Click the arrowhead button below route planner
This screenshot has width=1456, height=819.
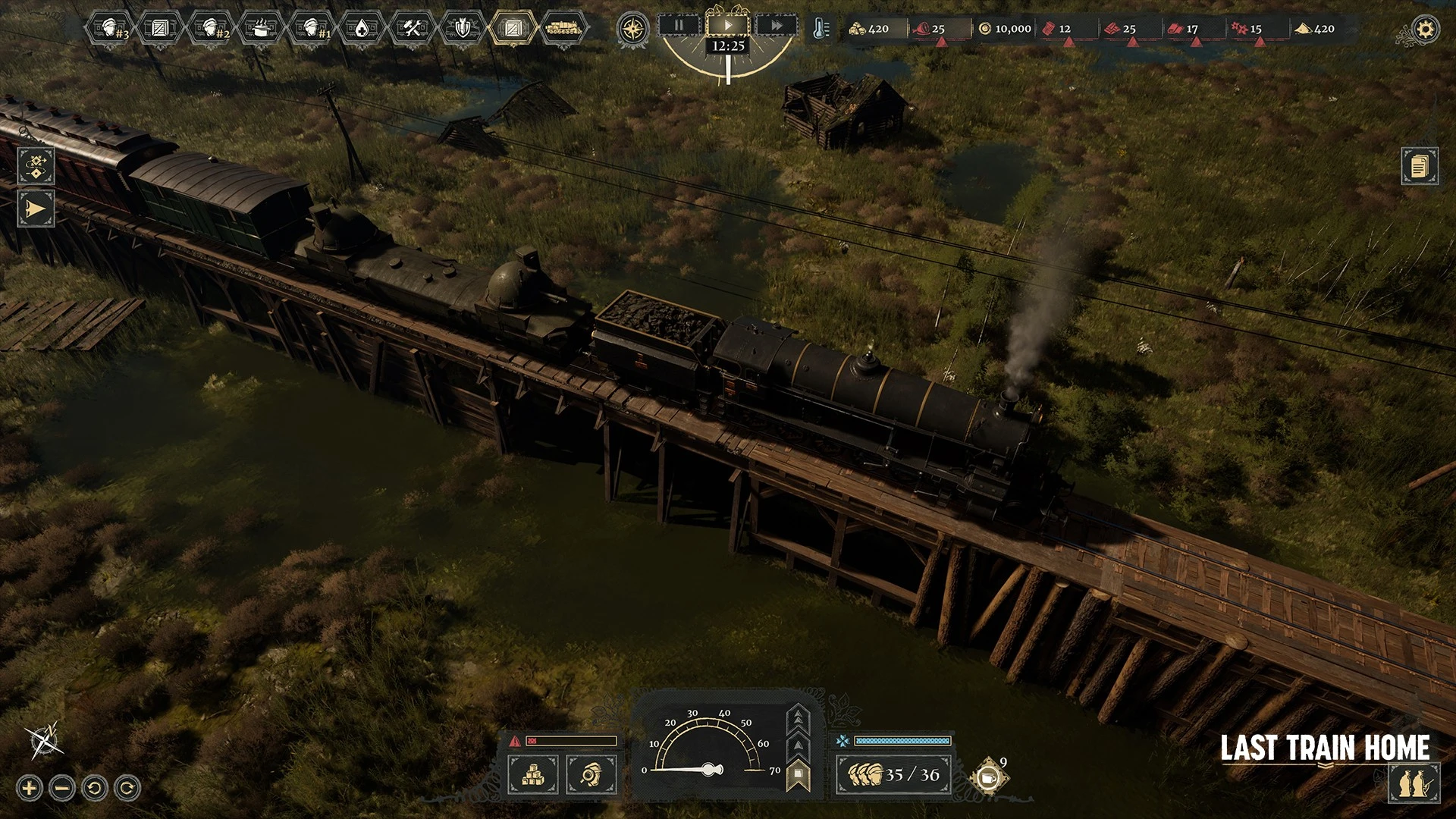tap(36, 209)
